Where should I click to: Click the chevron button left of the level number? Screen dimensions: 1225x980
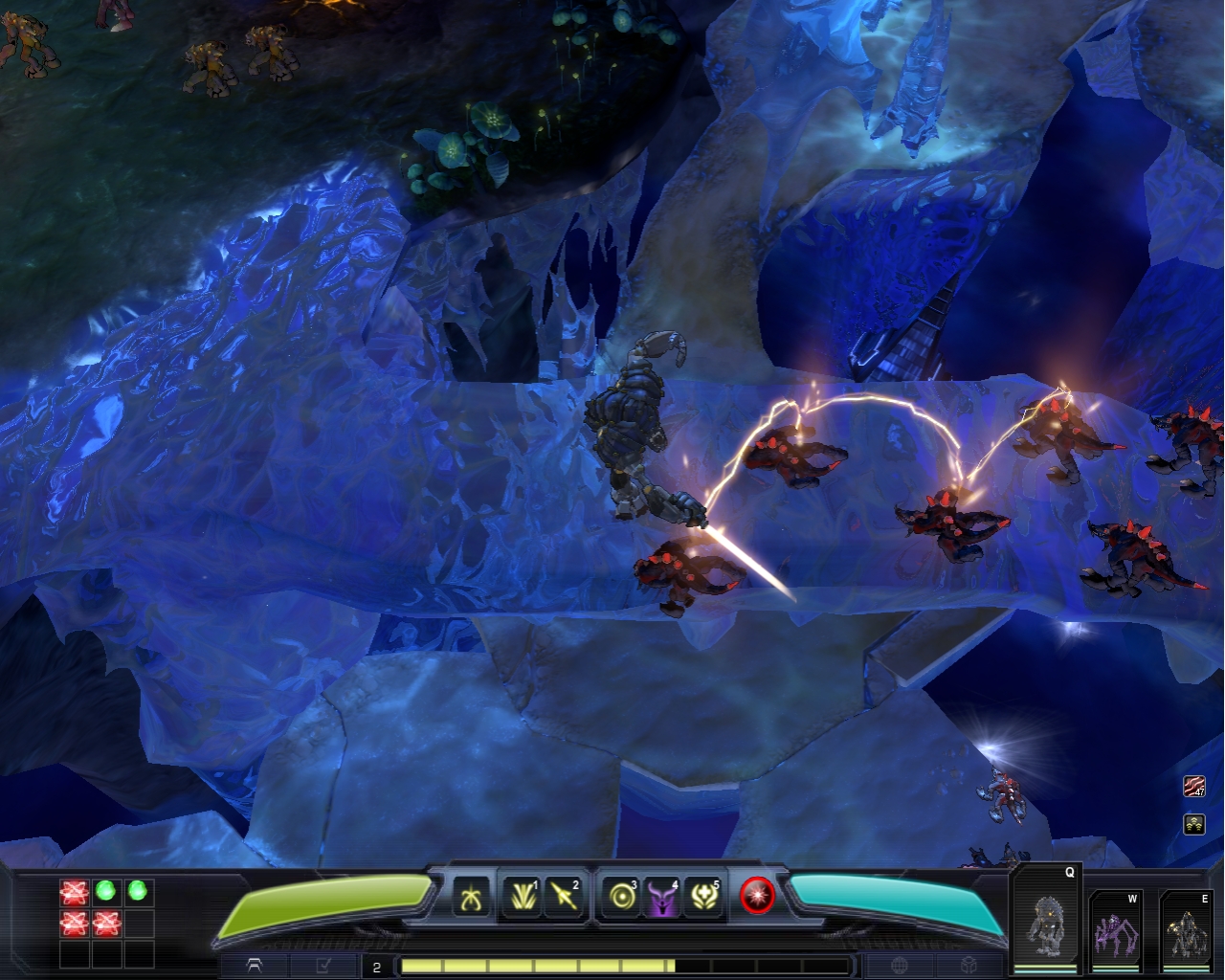(x=255, y=966)
